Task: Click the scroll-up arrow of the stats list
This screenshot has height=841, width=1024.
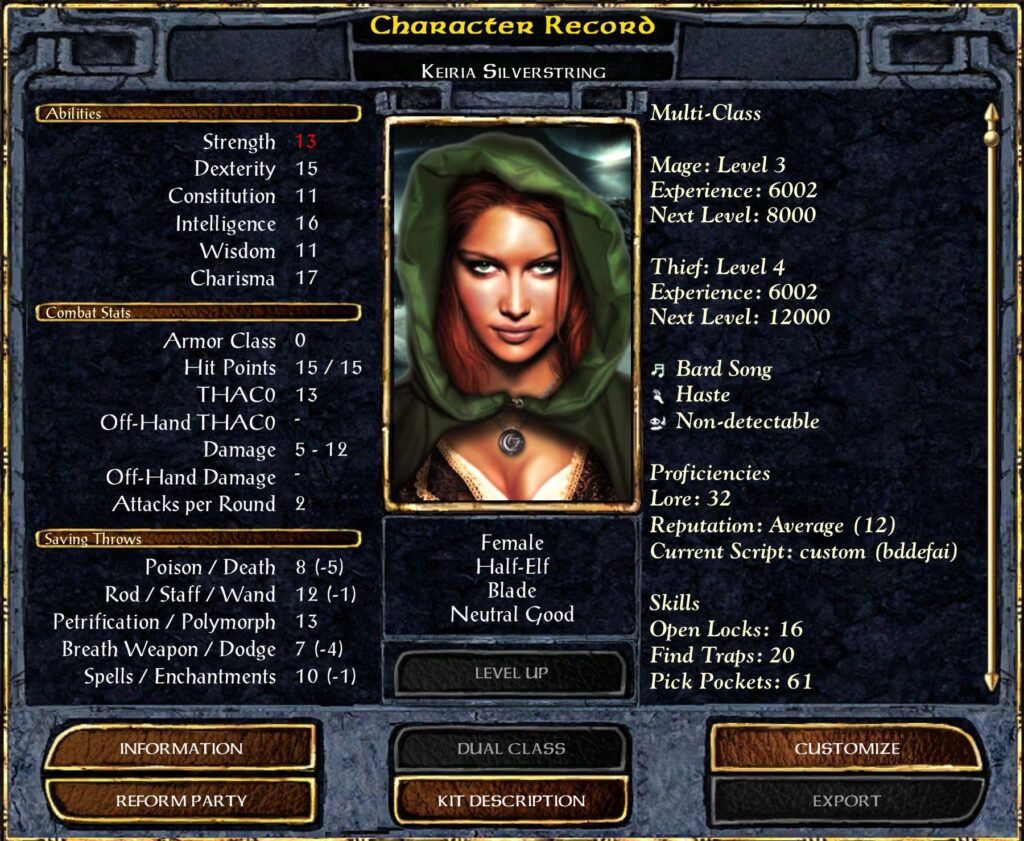Action: click(x=991, y=114)
